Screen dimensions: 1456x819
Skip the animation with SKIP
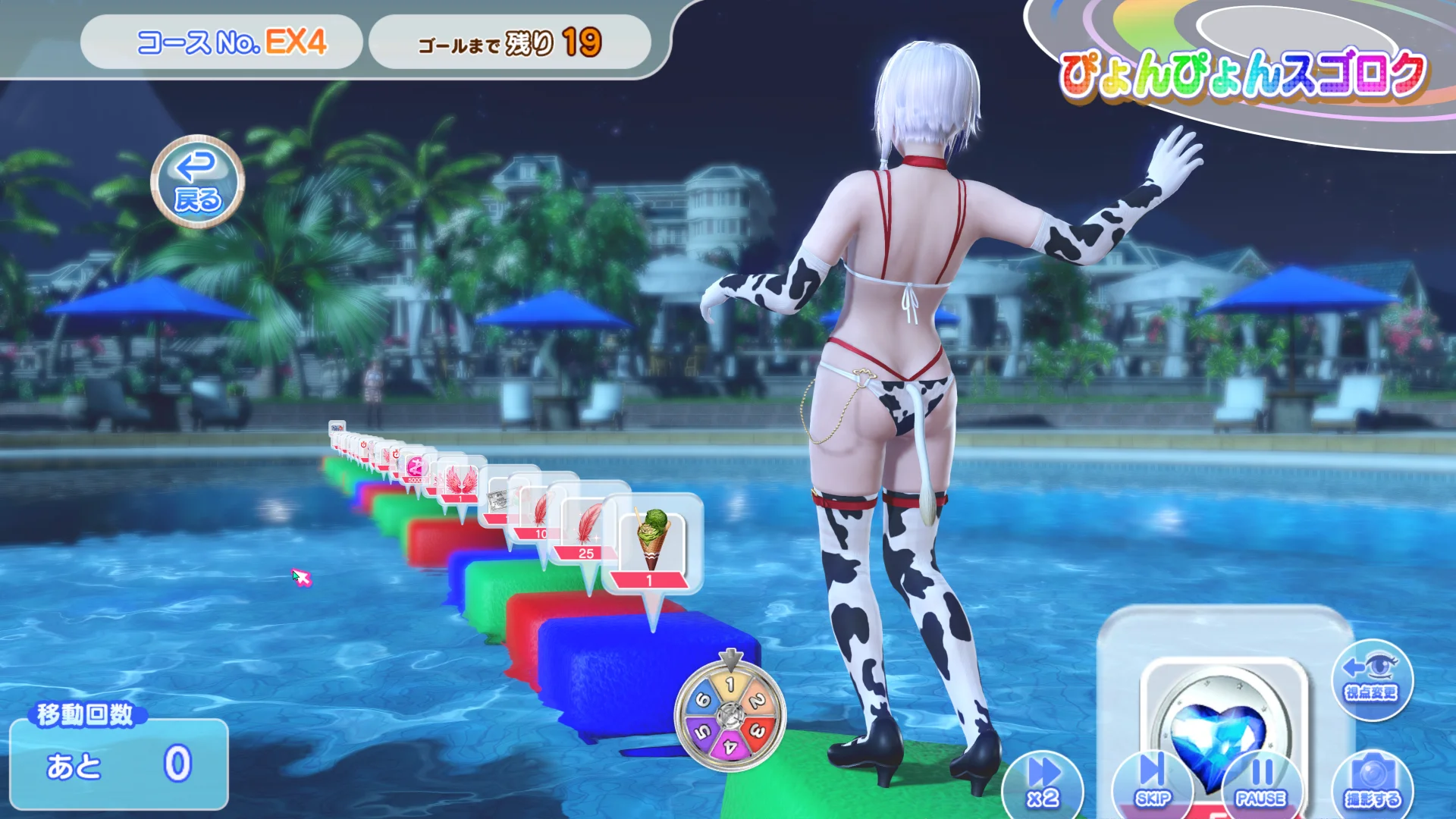point(1152,784)
